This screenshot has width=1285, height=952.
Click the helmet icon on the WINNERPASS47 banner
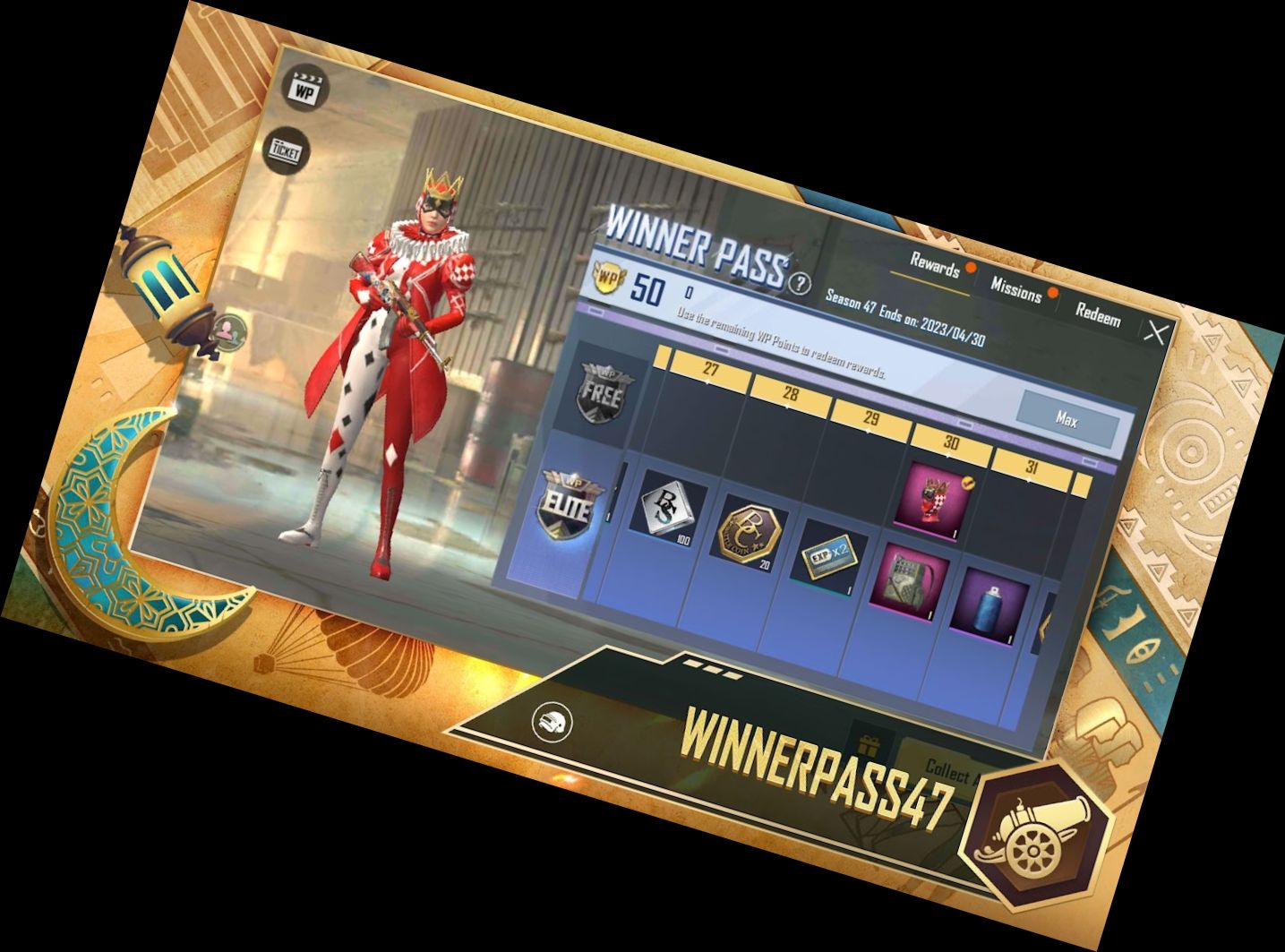coord(553,719)
